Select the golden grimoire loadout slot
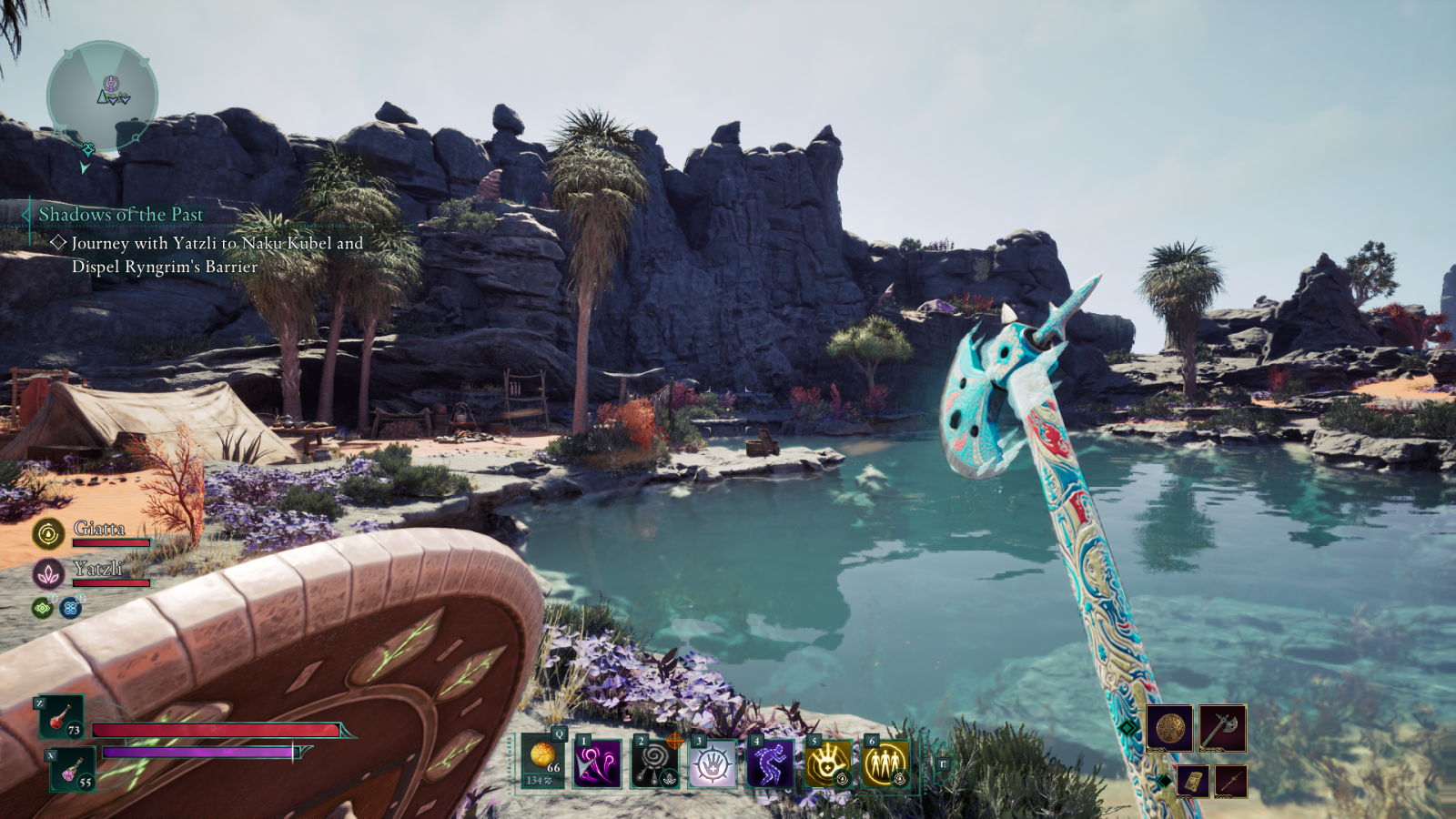The width and height of the screenshot is (1456, 819). pyautogui.click(x=1192, y=781)
